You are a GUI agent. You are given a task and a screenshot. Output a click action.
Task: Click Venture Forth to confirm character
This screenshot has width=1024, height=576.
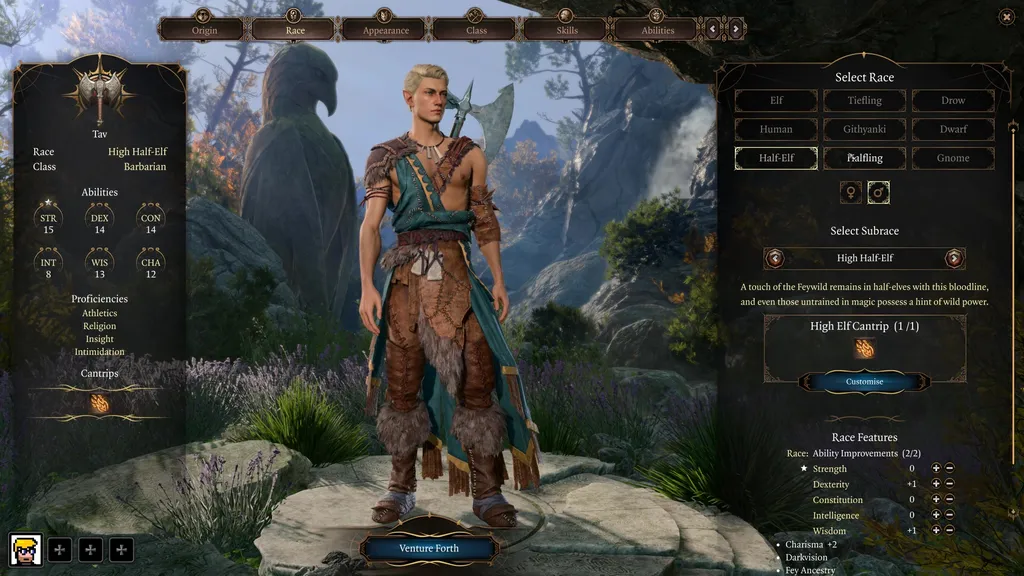[429, 548]
